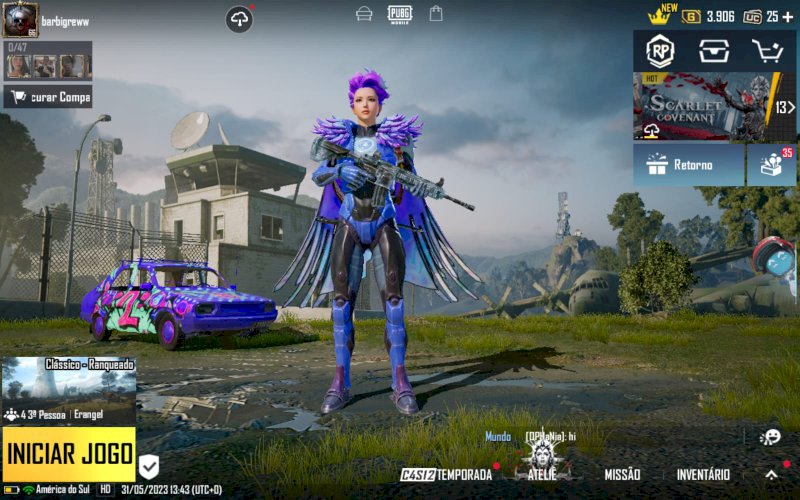This screenshot has width=800, height=500.
Task: Open the events icon with 35 badge
Action: (772, 164)
